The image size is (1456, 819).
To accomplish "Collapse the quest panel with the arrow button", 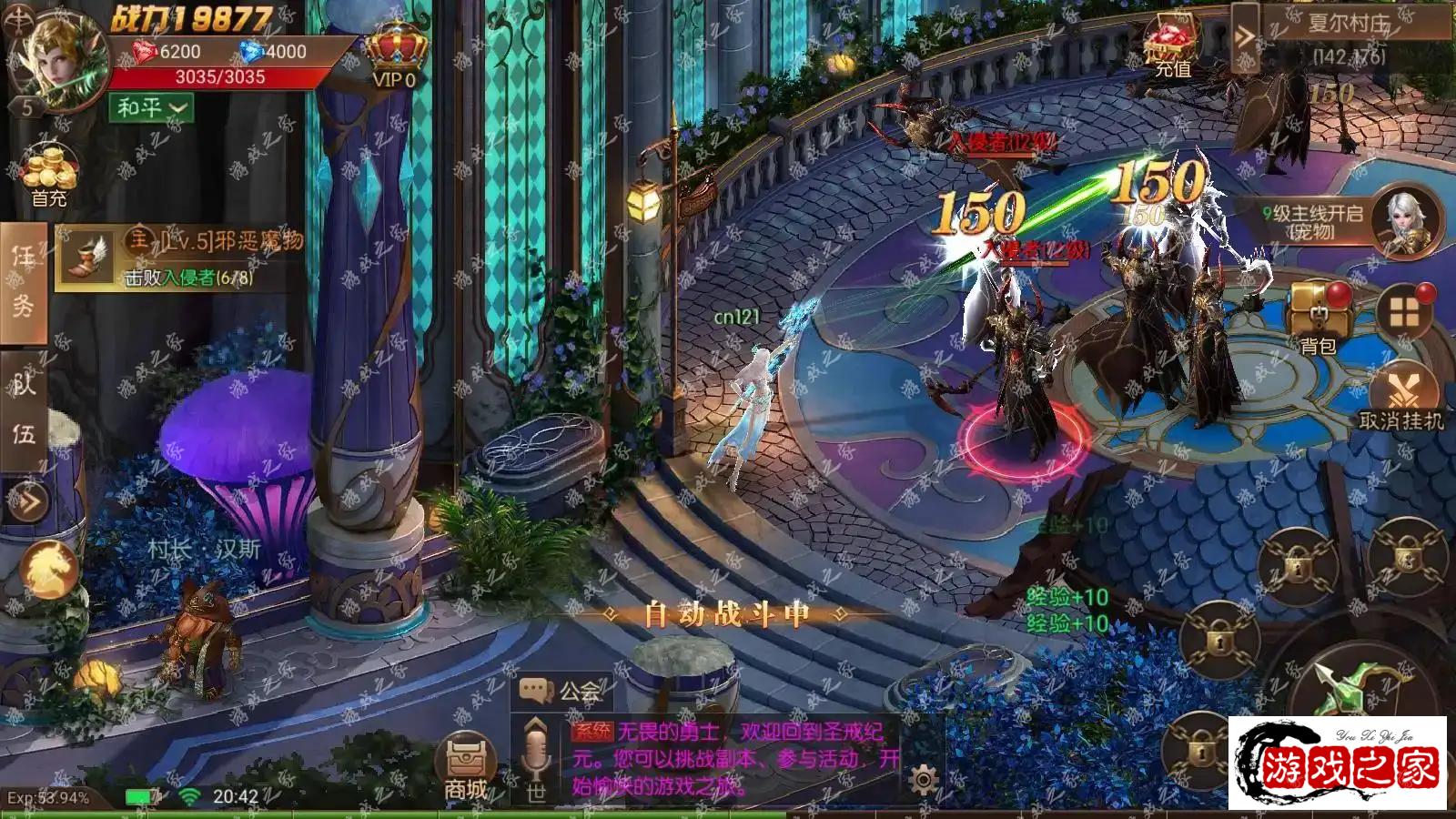I will point(27,501).
